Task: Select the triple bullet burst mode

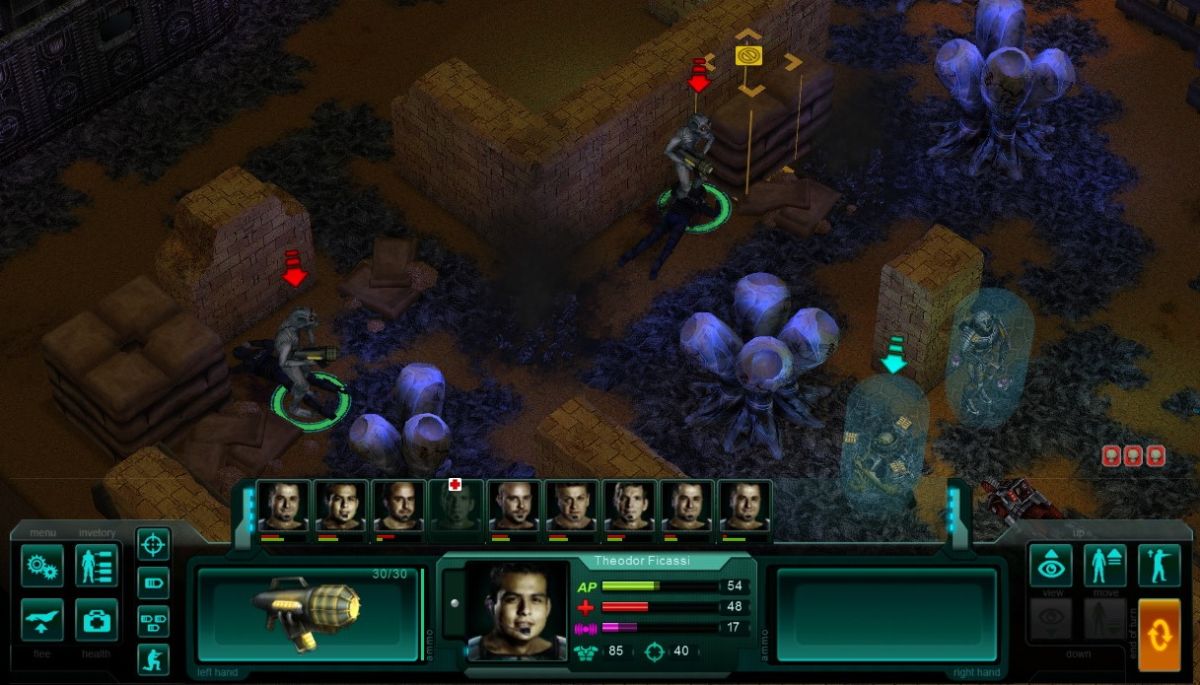Action: coord(153,621)
